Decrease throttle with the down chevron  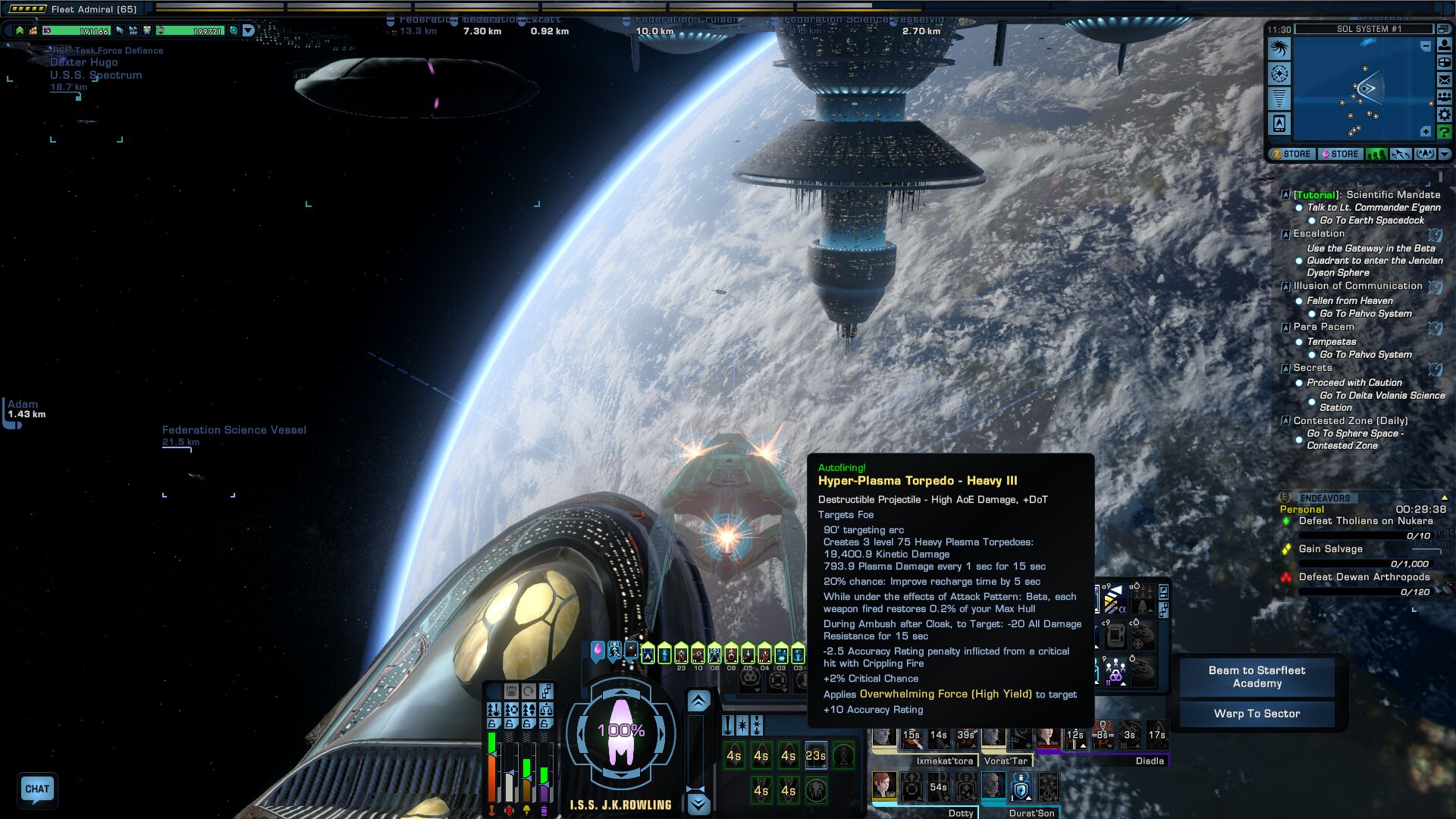[698, 804]
